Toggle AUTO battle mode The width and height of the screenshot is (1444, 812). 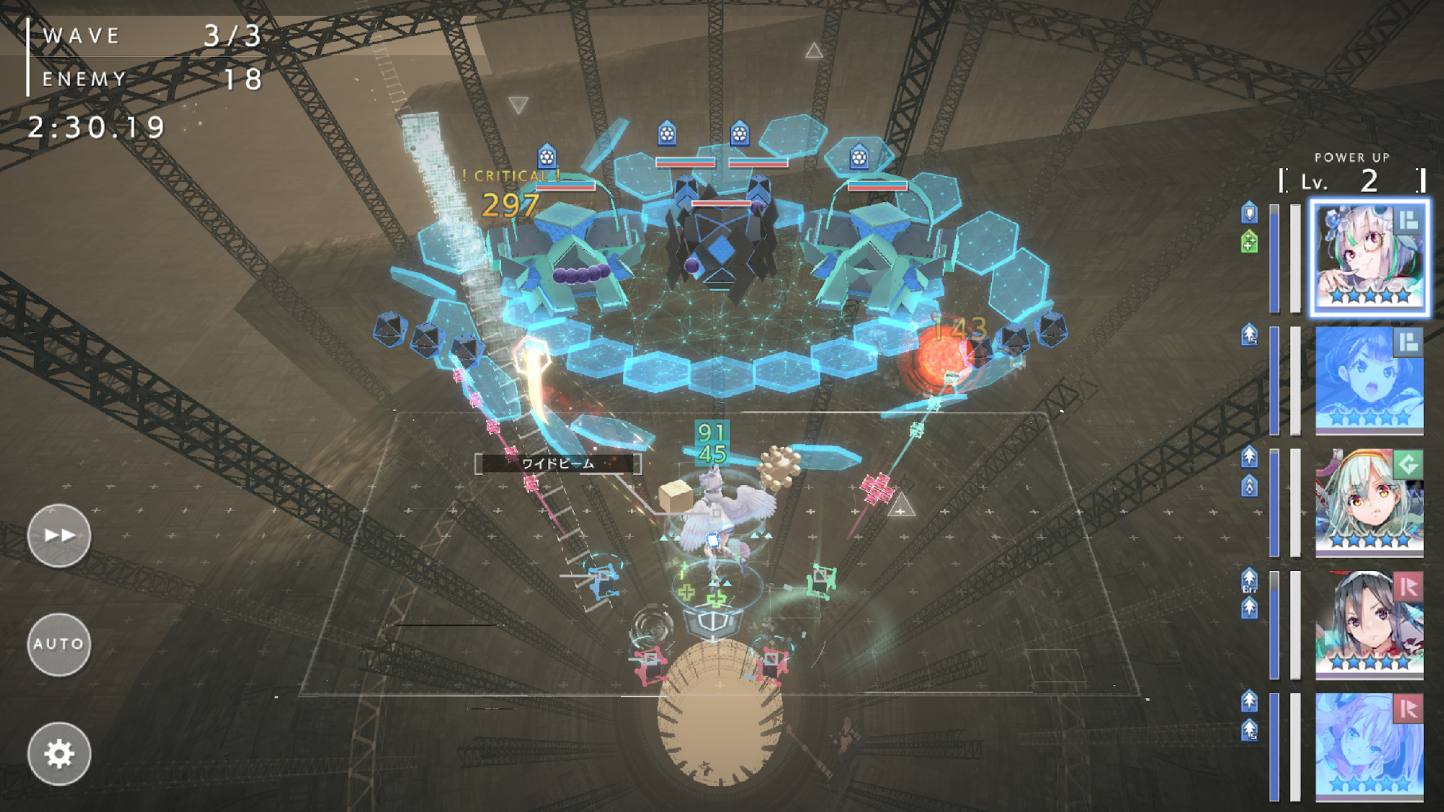[x=58, y=644]
